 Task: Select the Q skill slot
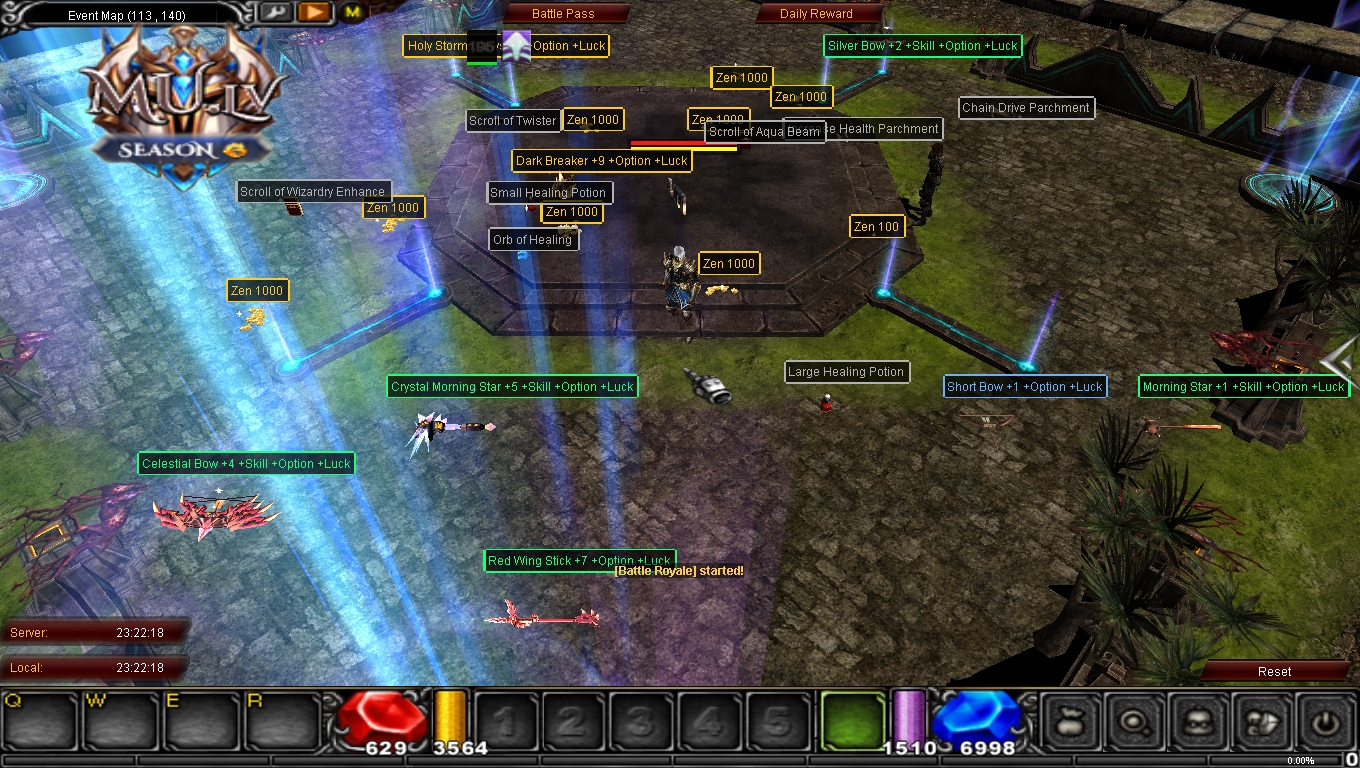point(37,722)
